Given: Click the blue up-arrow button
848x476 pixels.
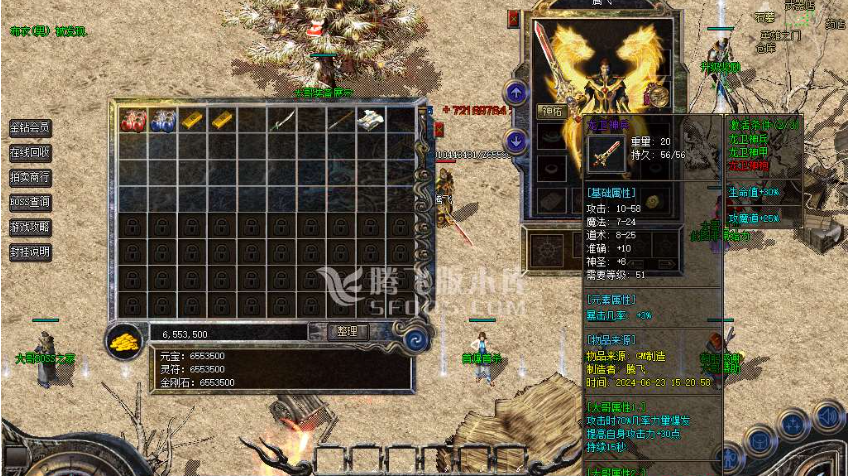Looking at the screenshot, I should point(516,93).
